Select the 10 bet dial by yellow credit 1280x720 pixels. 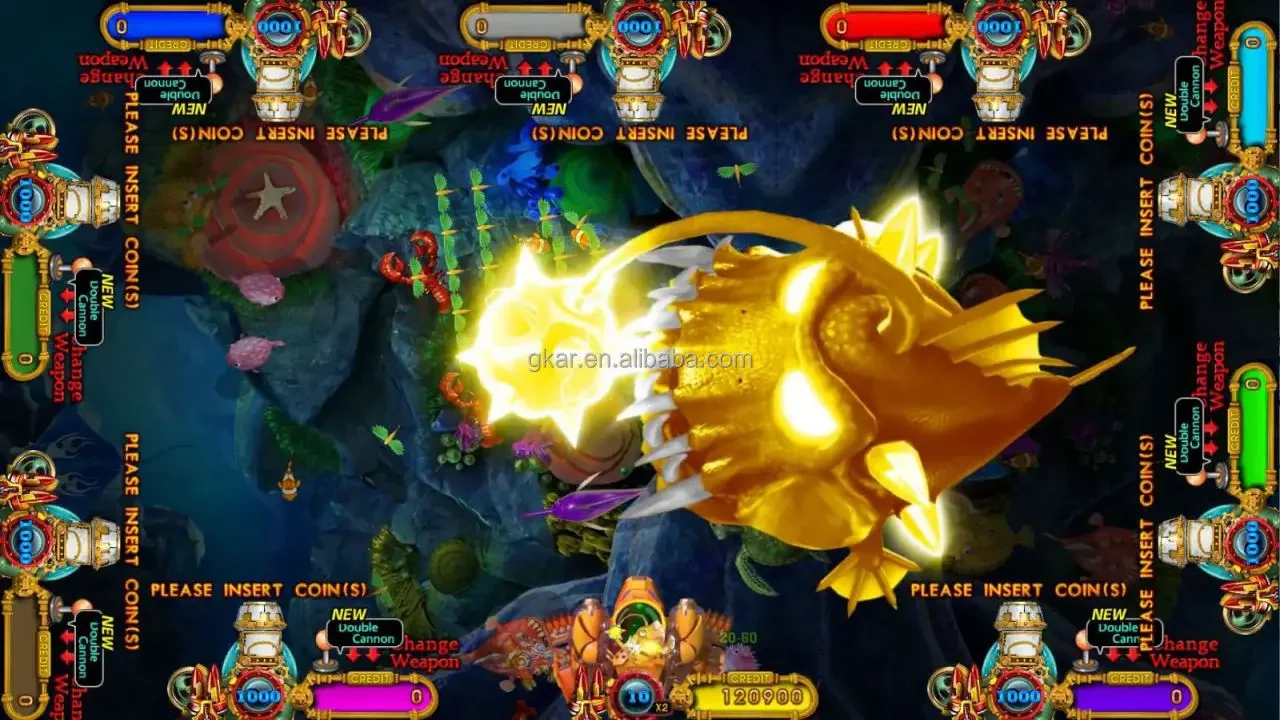tap(637, 694)
